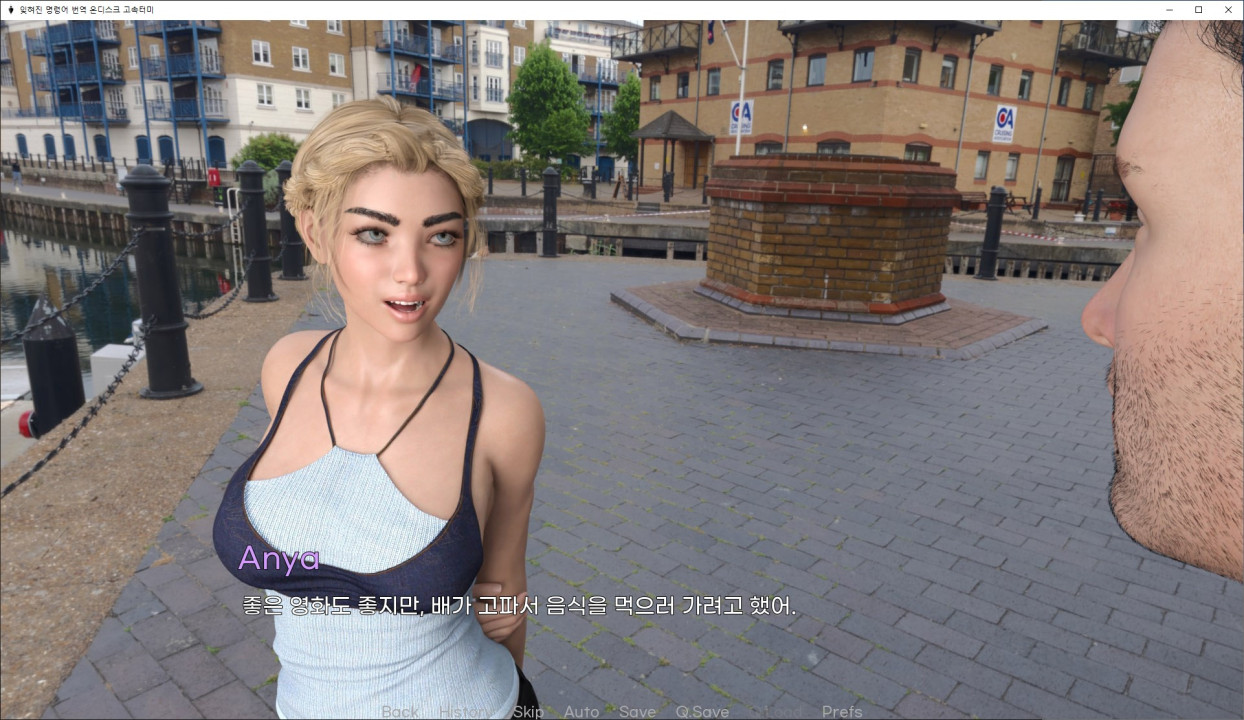1244x720 pixels.
Task: Activate Skip in the quick menu
Action: [528, 712]
